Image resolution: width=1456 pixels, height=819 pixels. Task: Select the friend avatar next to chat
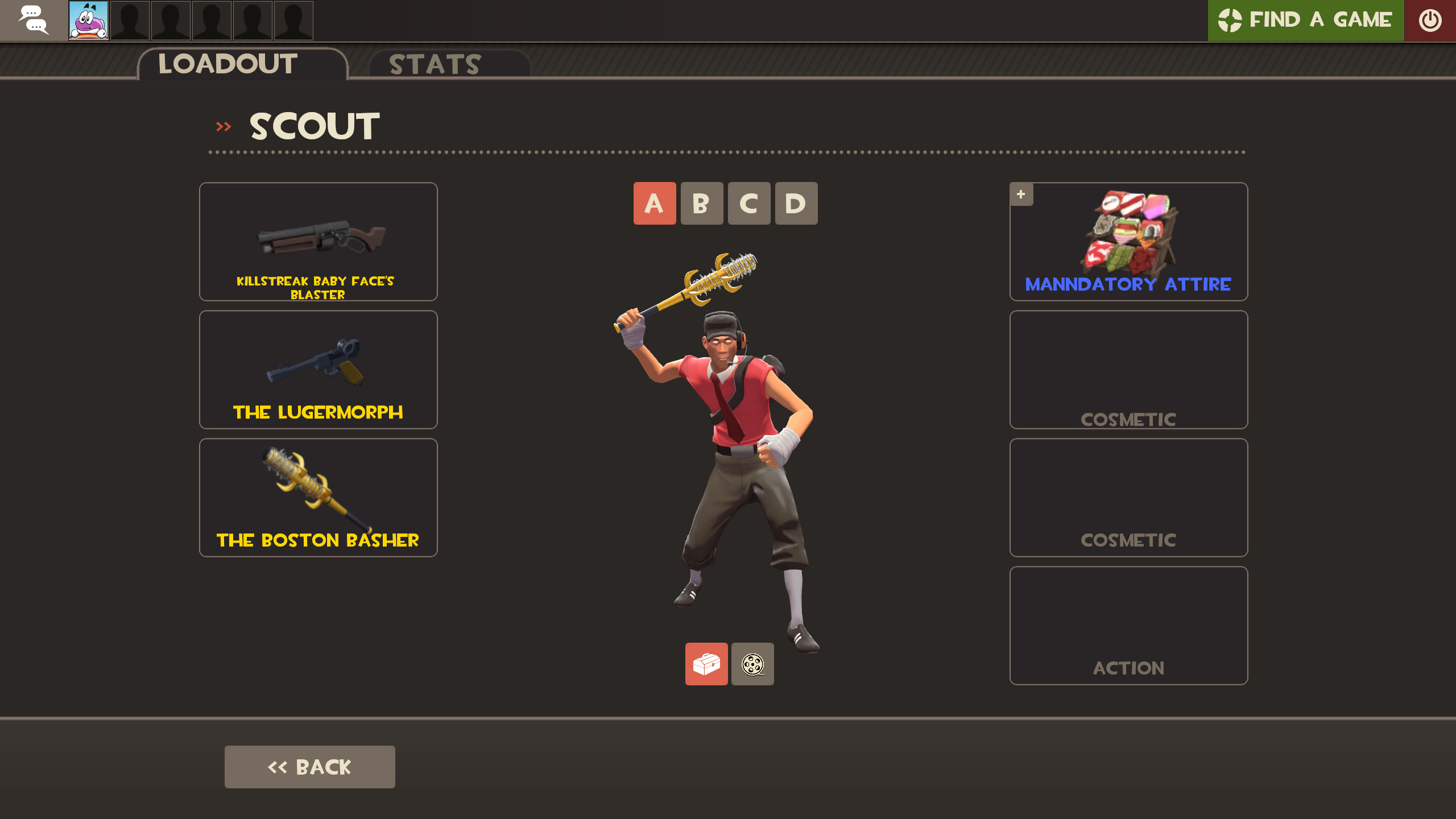88,20
